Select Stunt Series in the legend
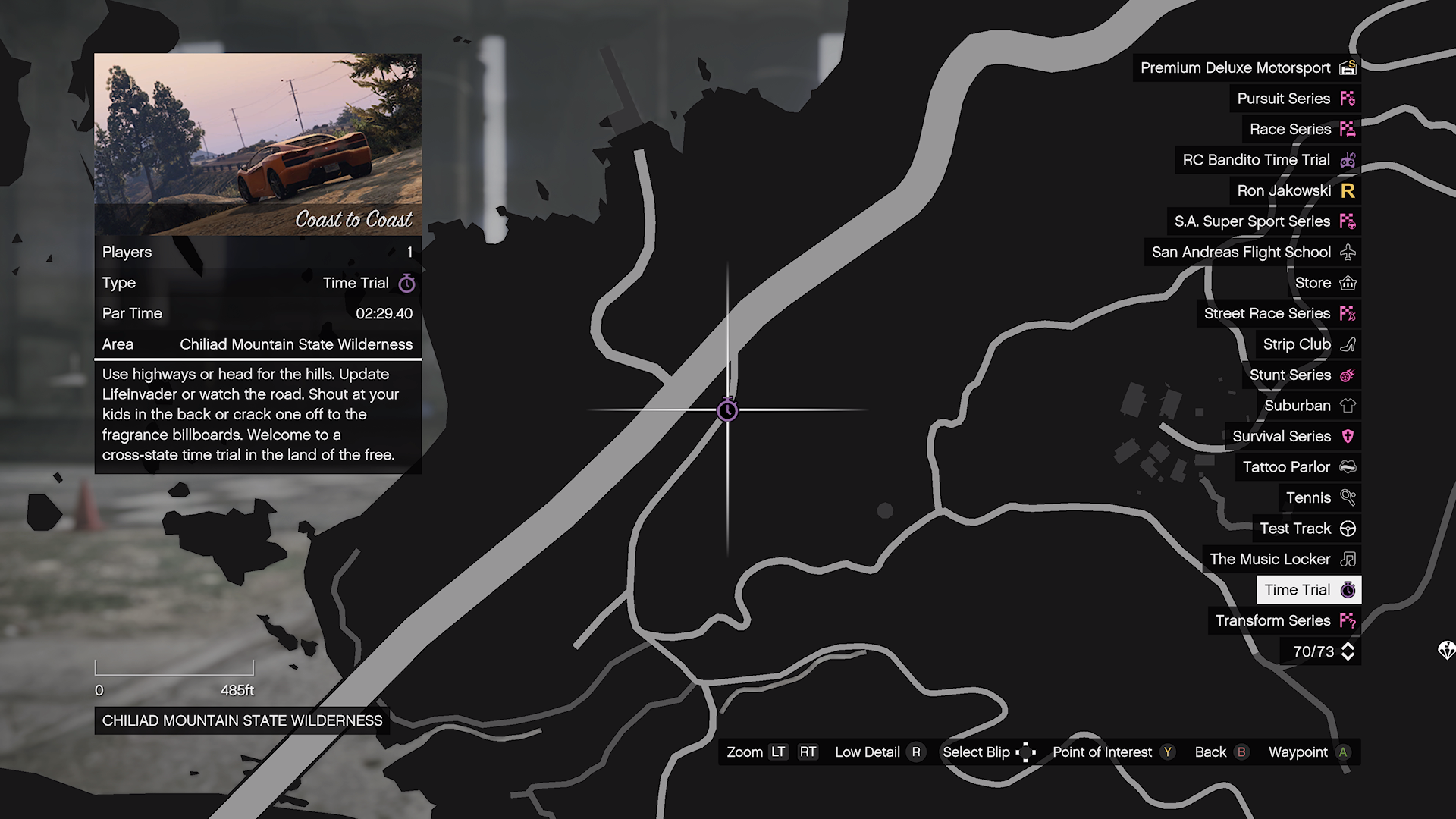 (1301, 375)
